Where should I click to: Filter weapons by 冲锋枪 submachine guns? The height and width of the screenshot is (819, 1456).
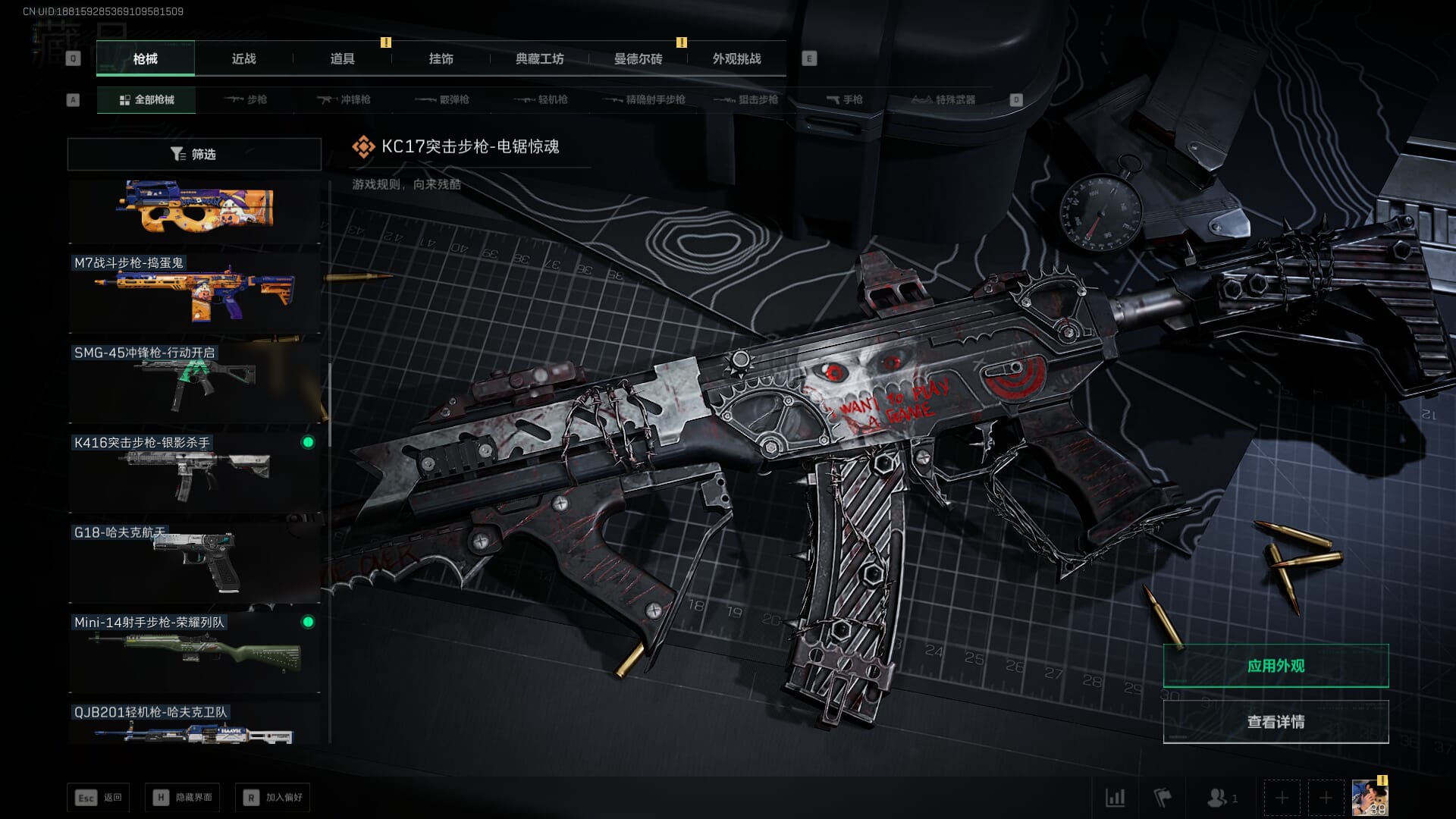coord(344,99)
